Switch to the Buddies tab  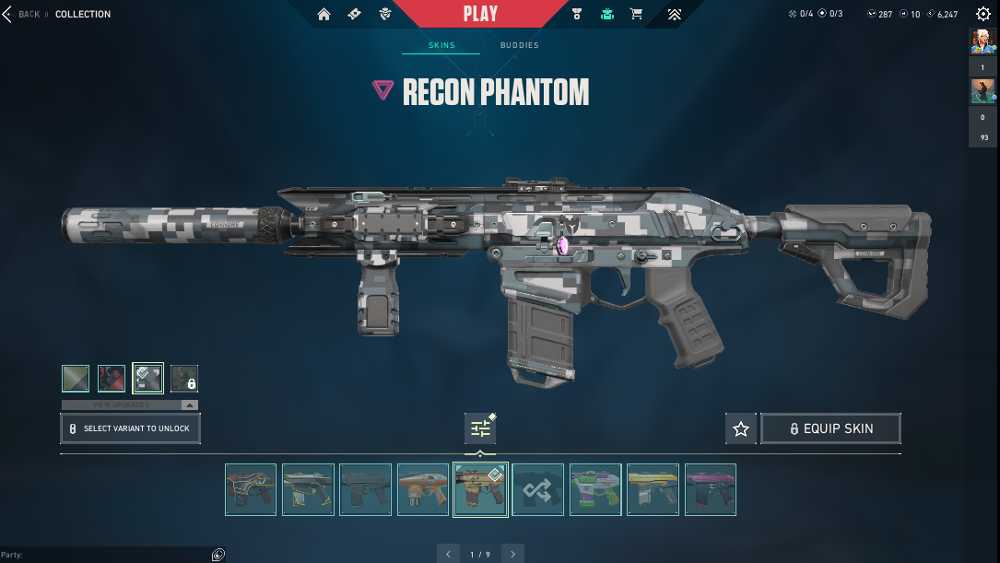coord(519,45)
